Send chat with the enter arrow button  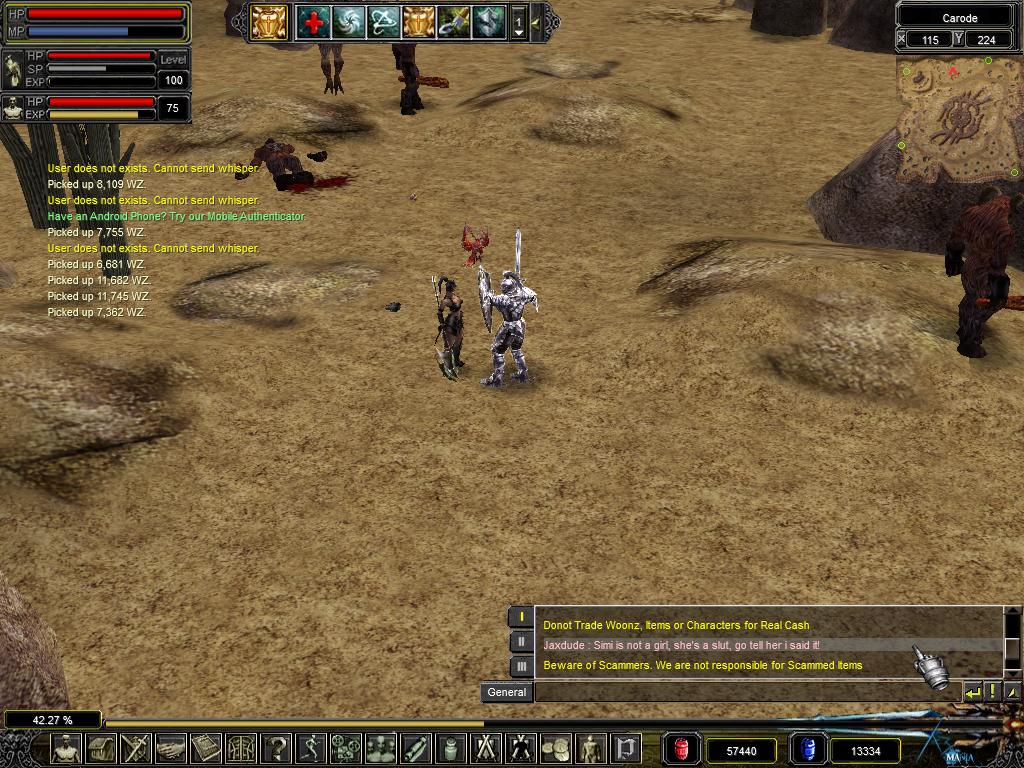click(972, 692)
